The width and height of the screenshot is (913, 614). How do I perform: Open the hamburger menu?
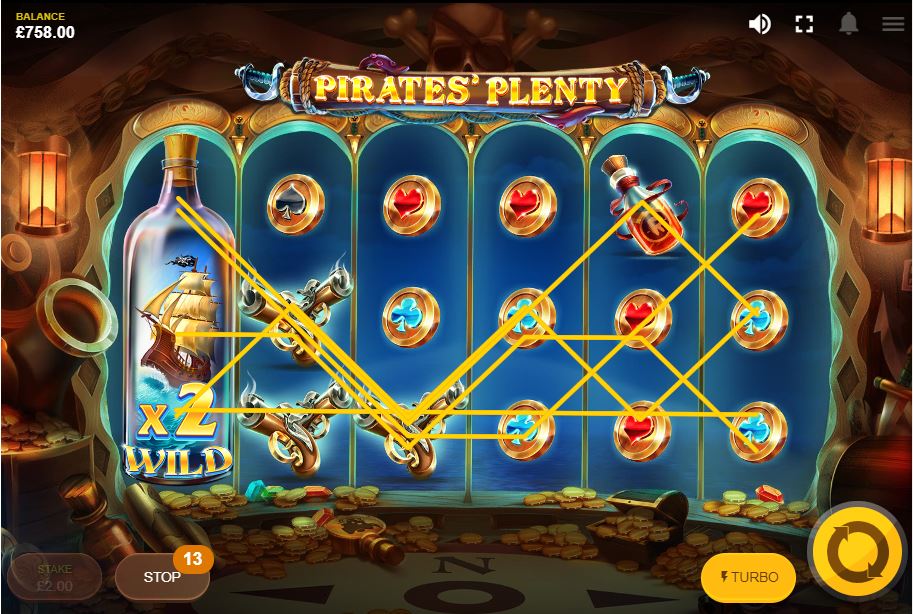tap(892, 24)
